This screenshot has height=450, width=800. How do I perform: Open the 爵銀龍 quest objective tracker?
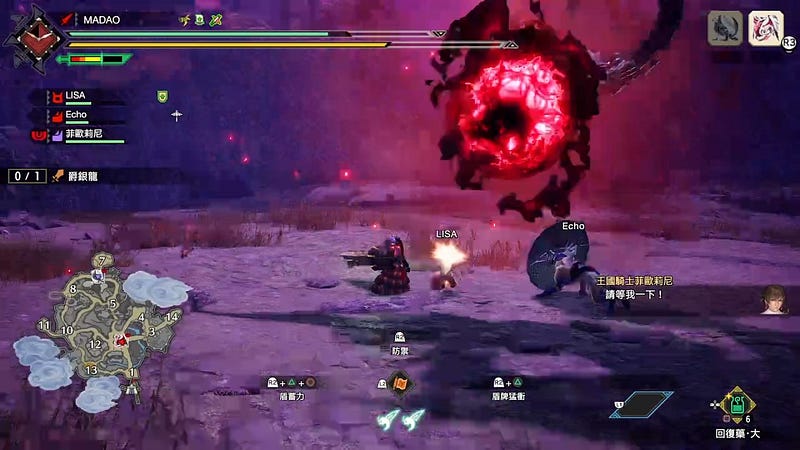point(72,176)
